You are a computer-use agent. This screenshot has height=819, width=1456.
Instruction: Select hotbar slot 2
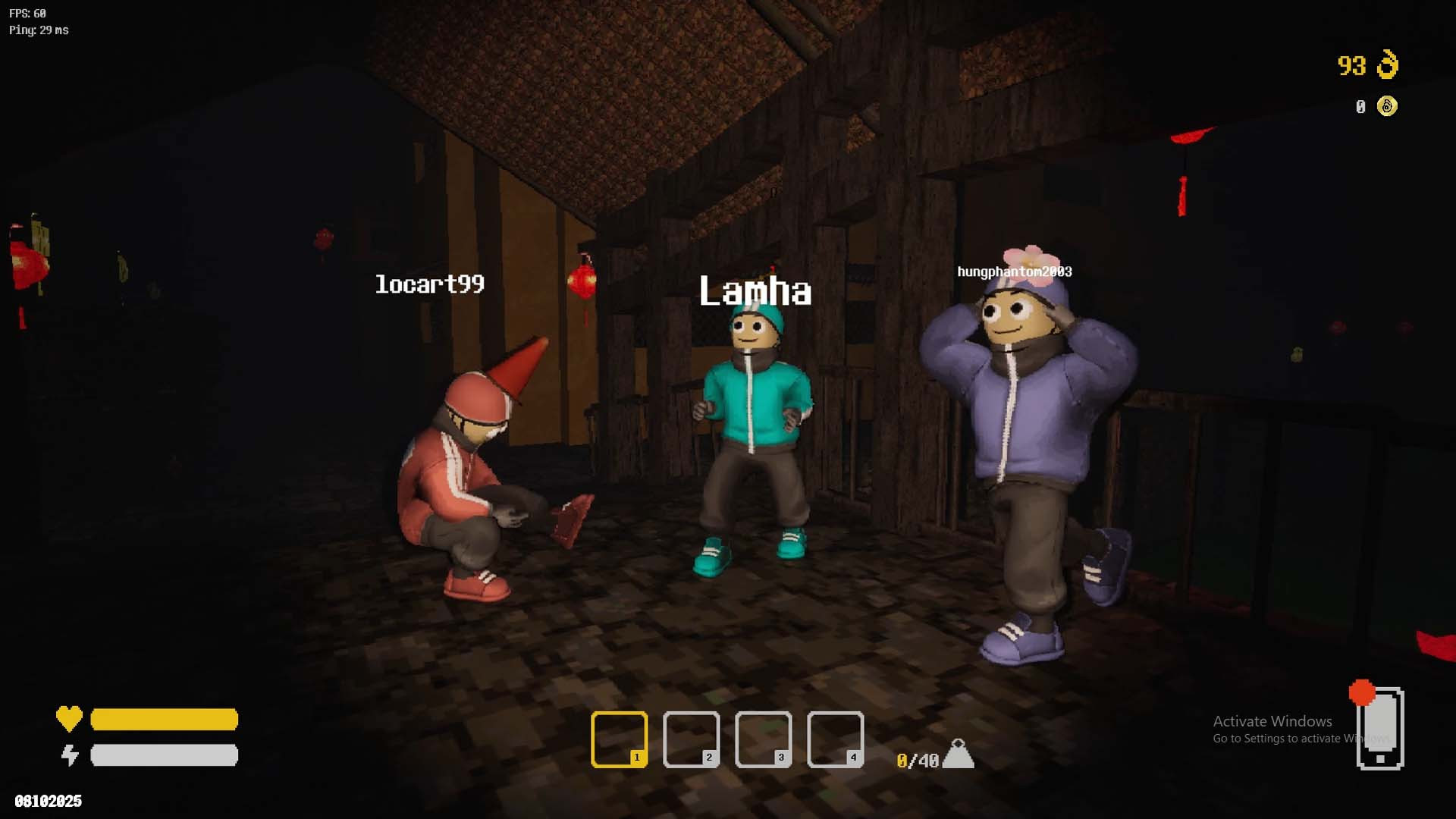coord(691,738)
